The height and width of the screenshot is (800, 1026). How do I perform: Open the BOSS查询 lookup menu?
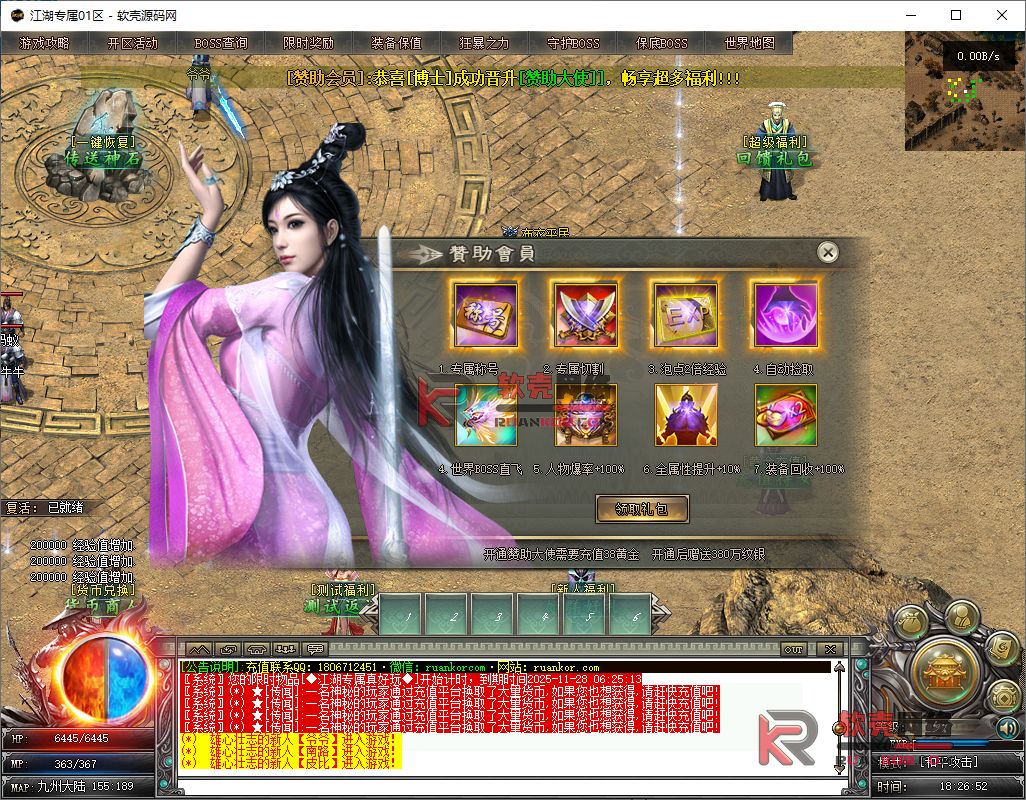click(x=221, y=43)
